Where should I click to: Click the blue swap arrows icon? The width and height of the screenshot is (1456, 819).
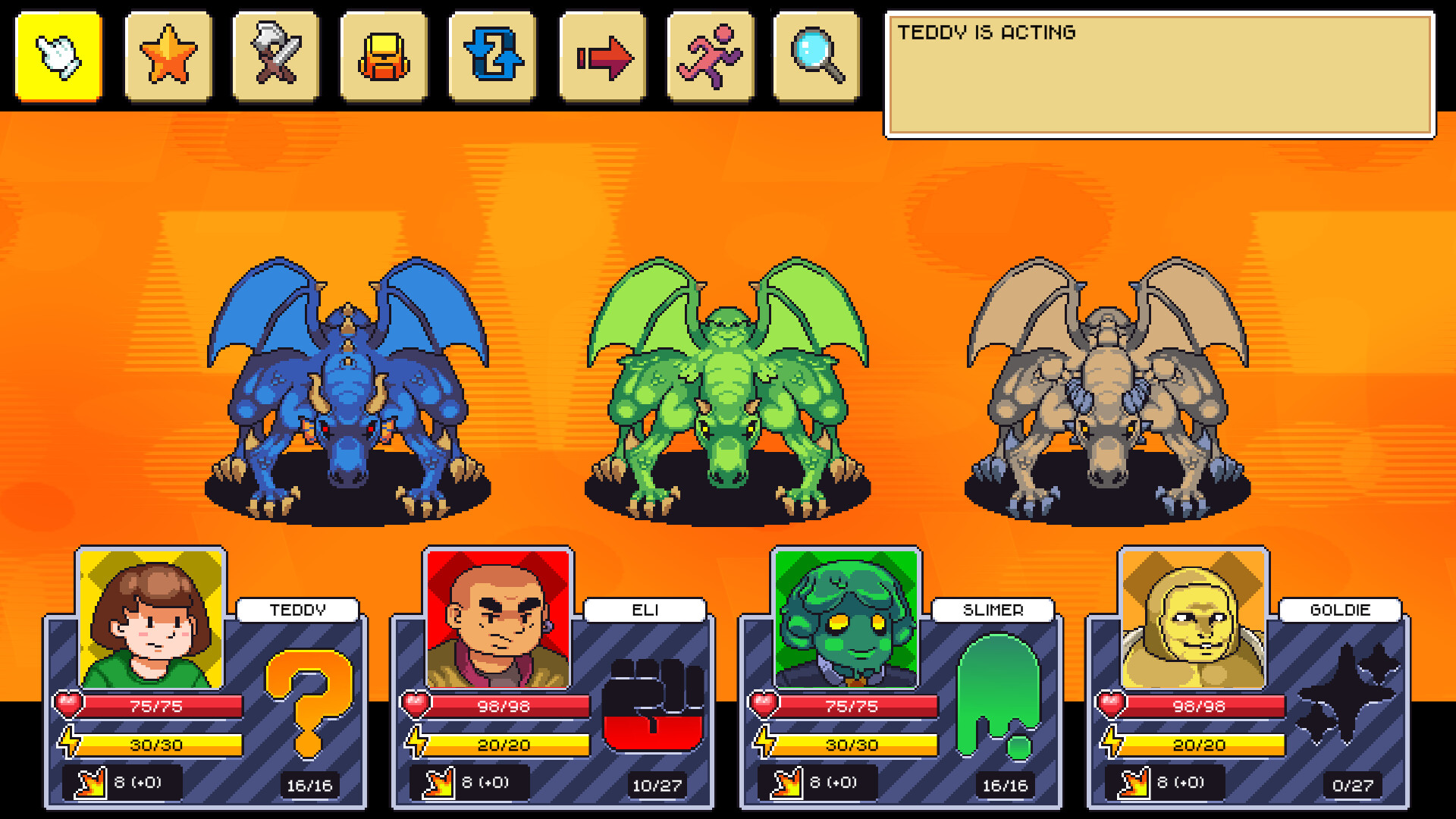coord(492,55)
